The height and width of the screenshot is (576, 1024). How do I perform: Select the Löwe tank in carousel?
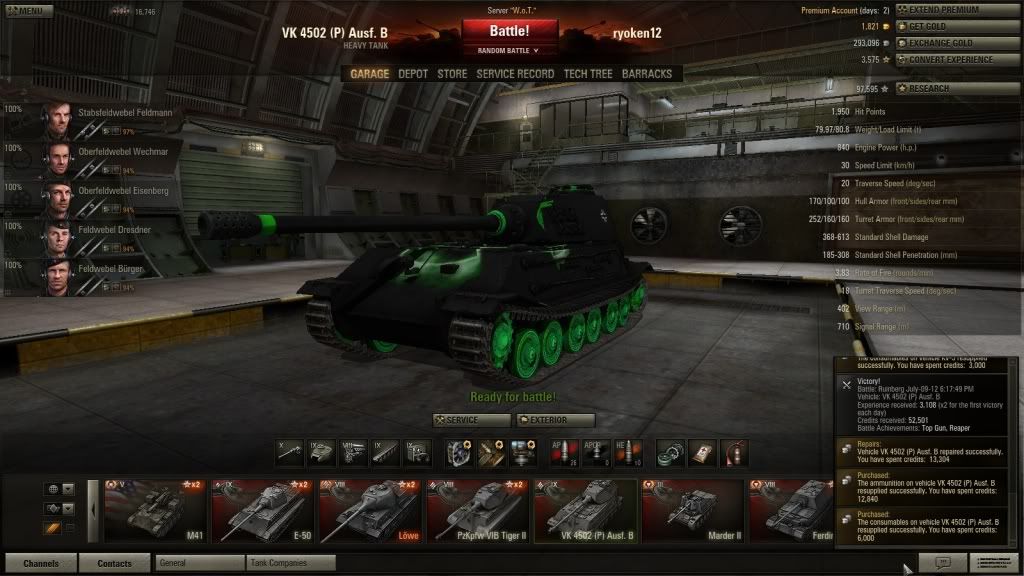click(x=369, y=509)
